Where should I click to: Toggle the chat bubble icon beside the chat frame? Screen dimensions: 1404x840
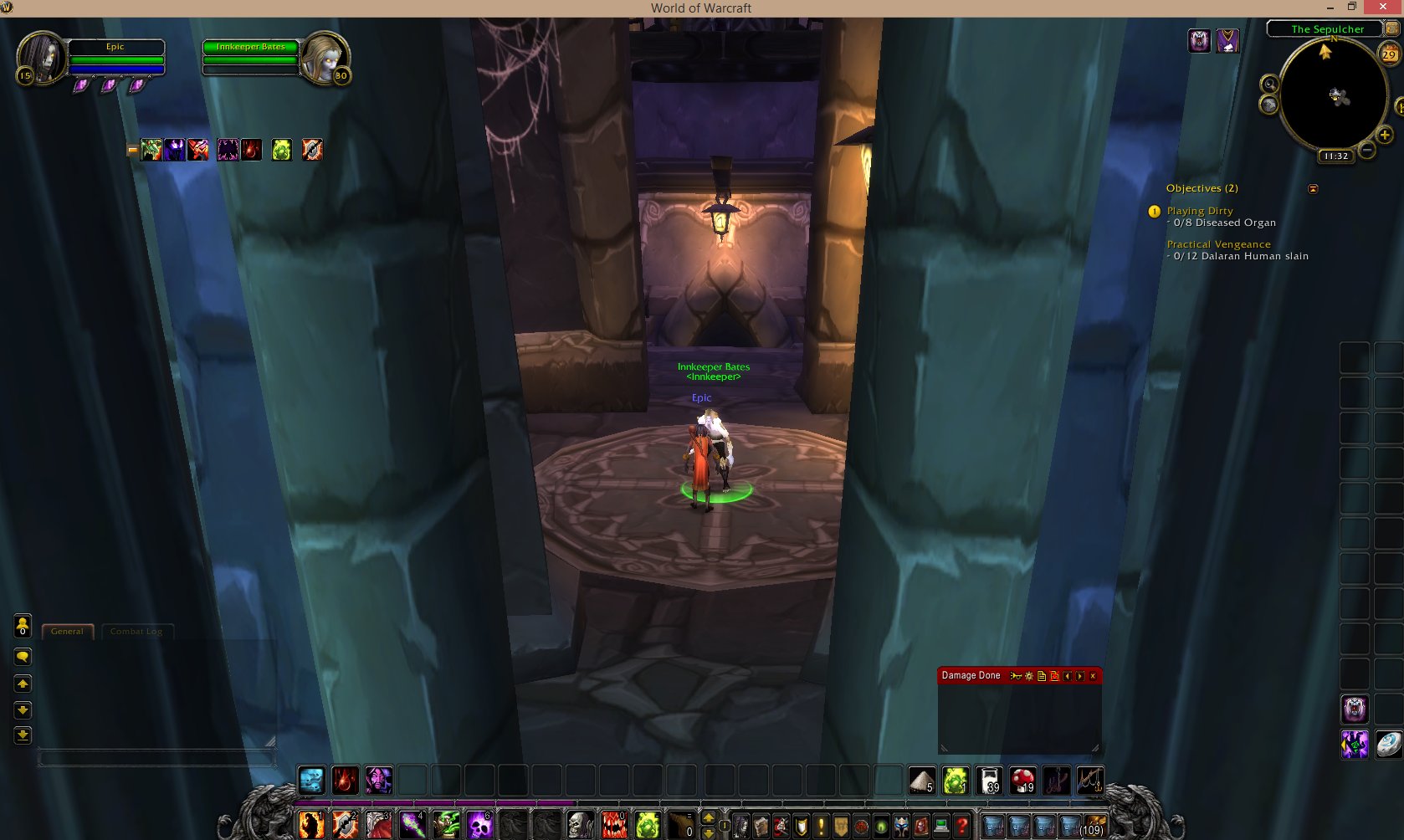pos(23,658)
